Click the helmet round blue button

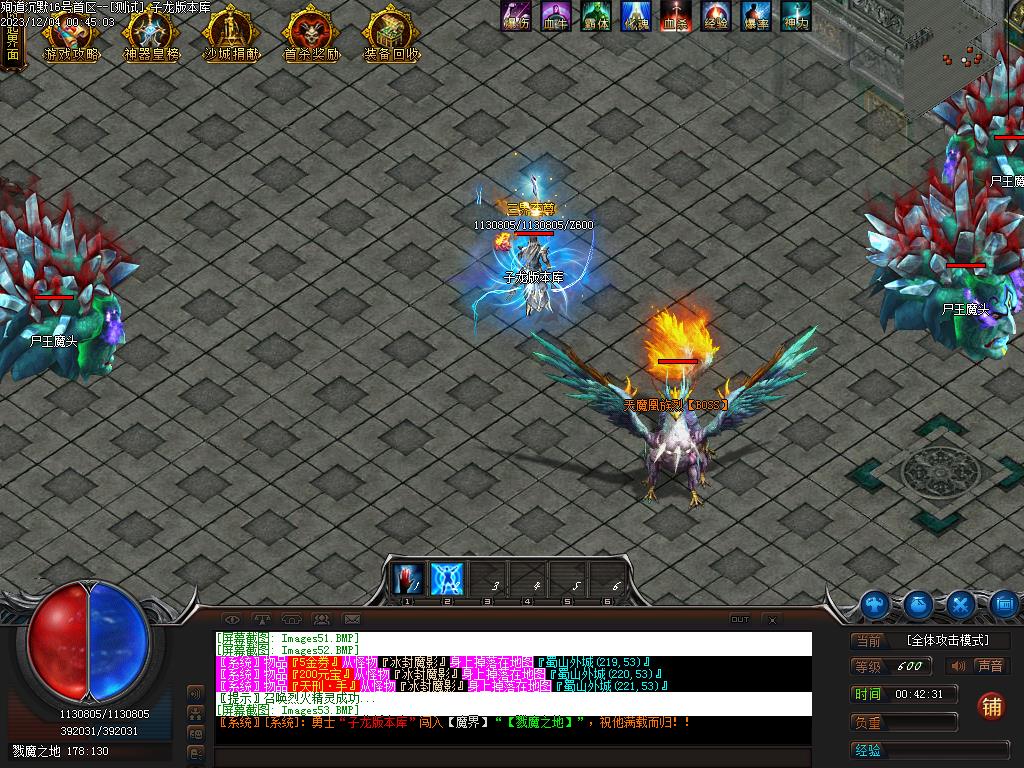[876, 604]
